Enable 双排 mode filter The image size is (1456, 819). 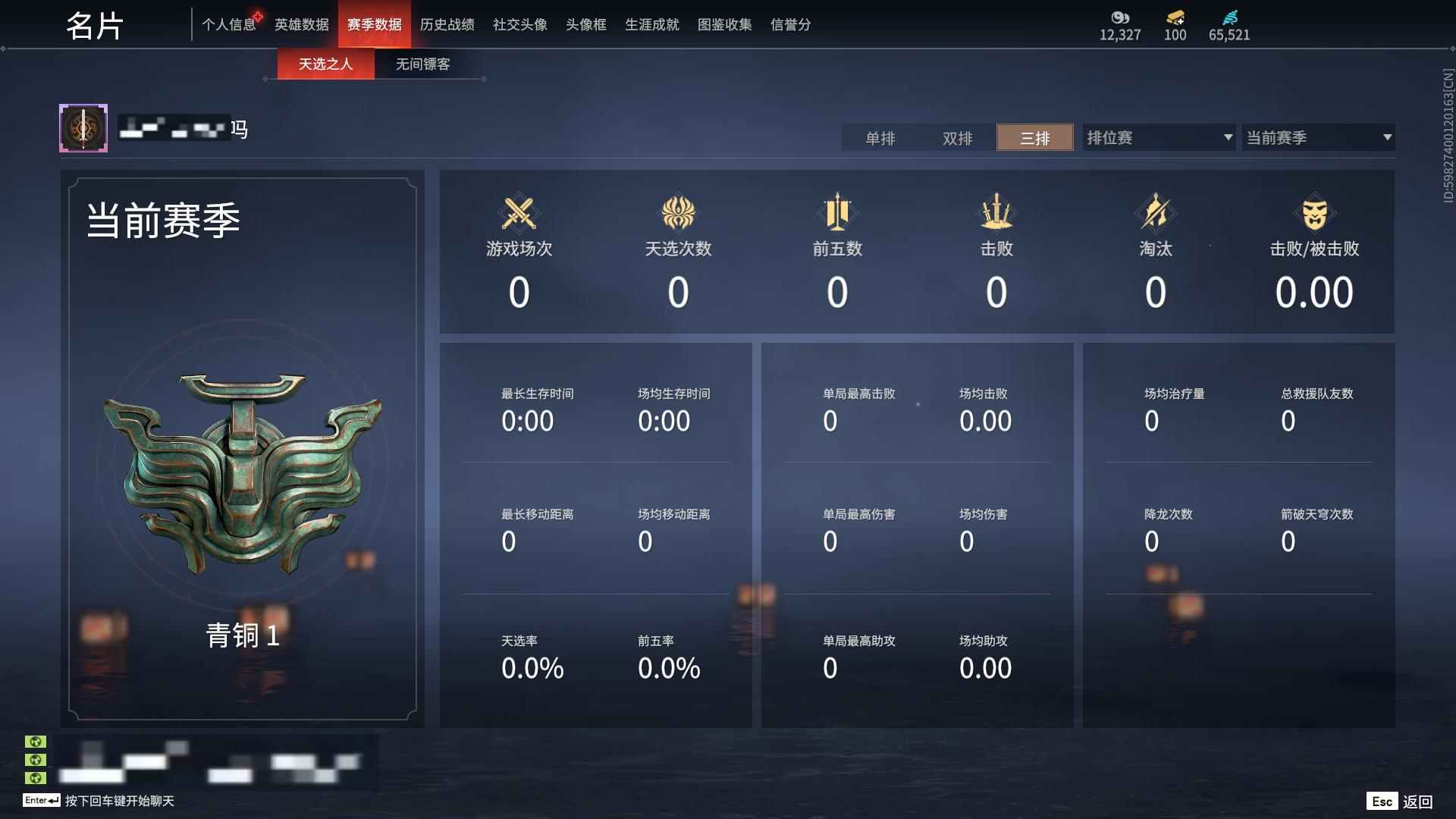[957, 138]
